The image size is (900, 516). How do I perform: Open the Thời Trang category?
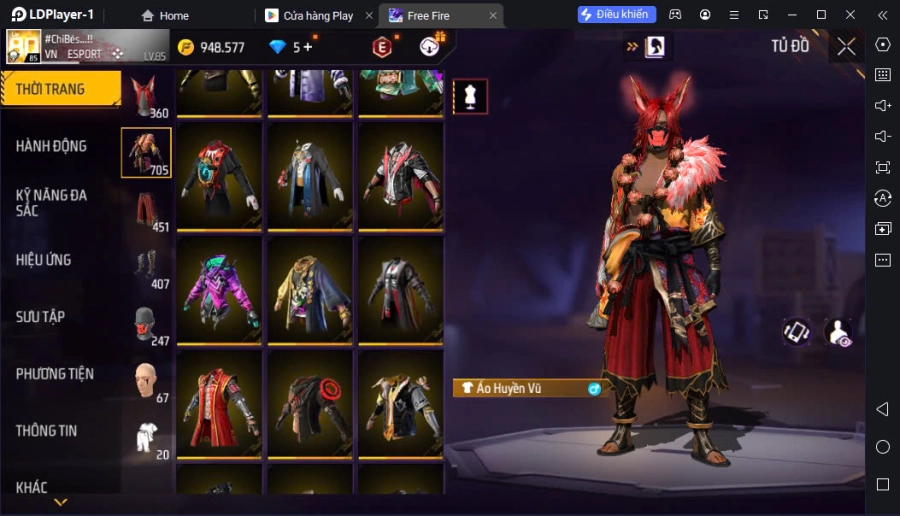point(60,89)
